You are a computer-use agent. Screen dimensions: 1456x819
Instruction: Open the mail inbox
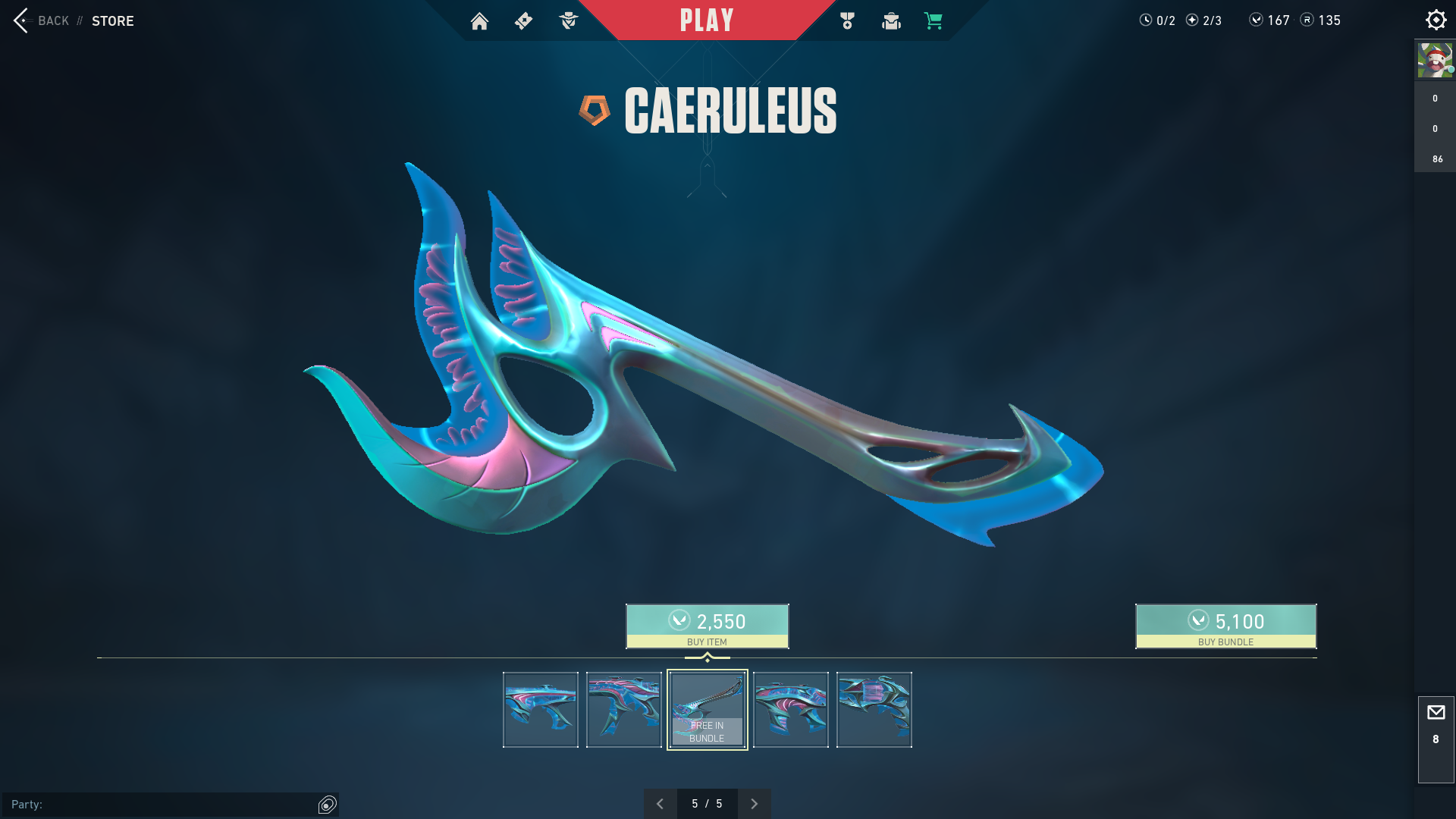point(1436,713)
